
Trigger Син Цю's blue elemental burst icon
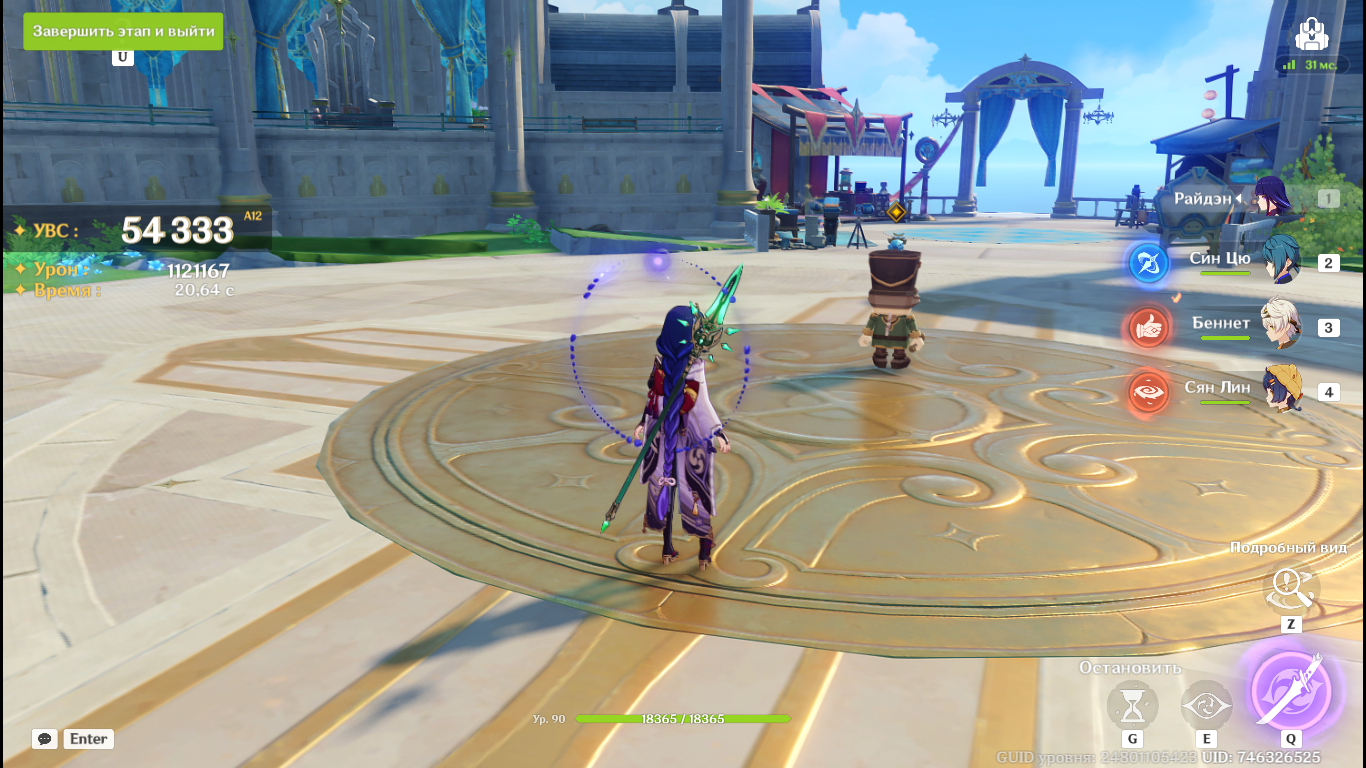click(1149, 263)
